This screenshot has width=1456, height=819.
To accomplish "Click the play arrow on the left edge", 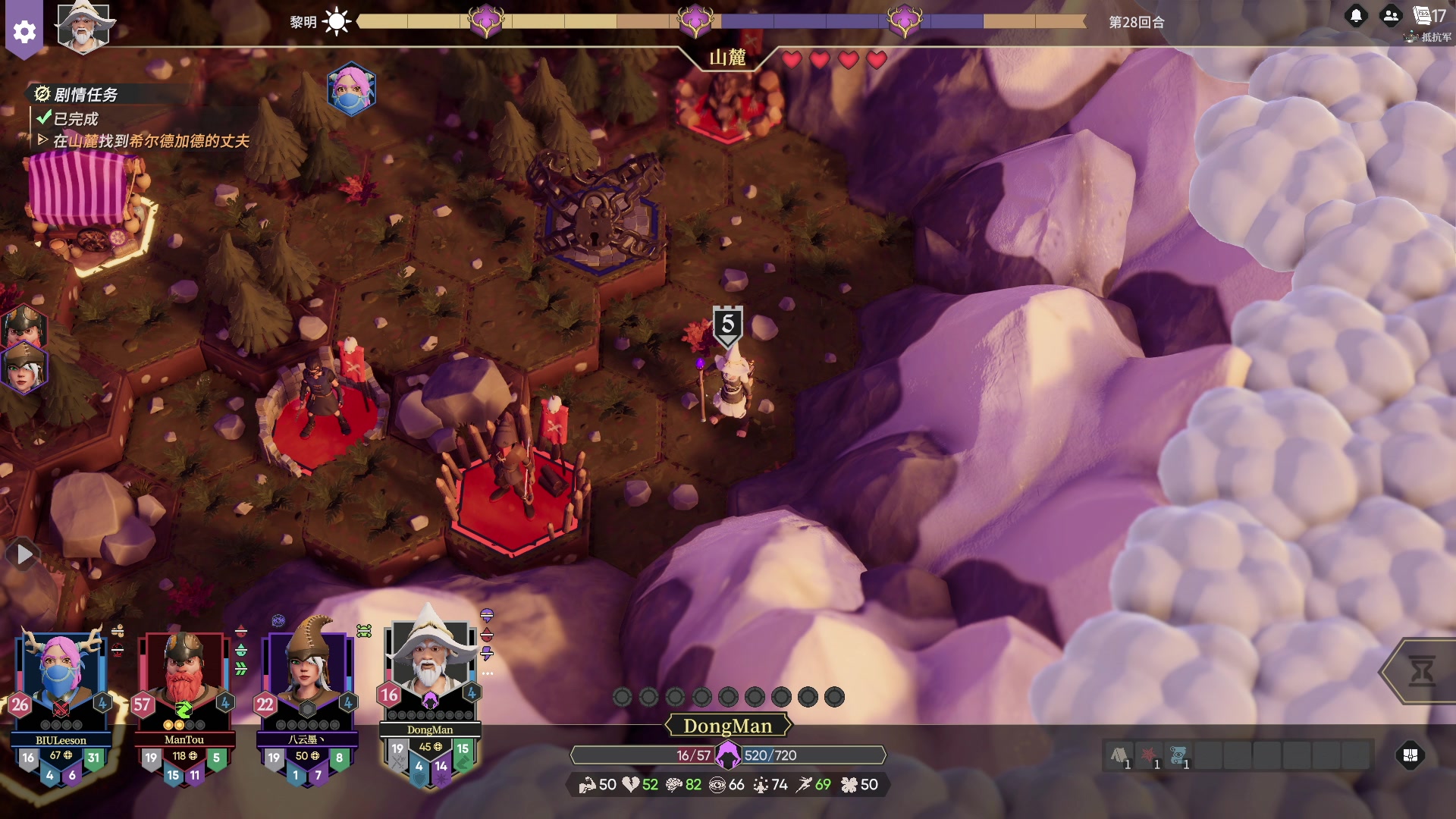I will click(x=24, y=555).
